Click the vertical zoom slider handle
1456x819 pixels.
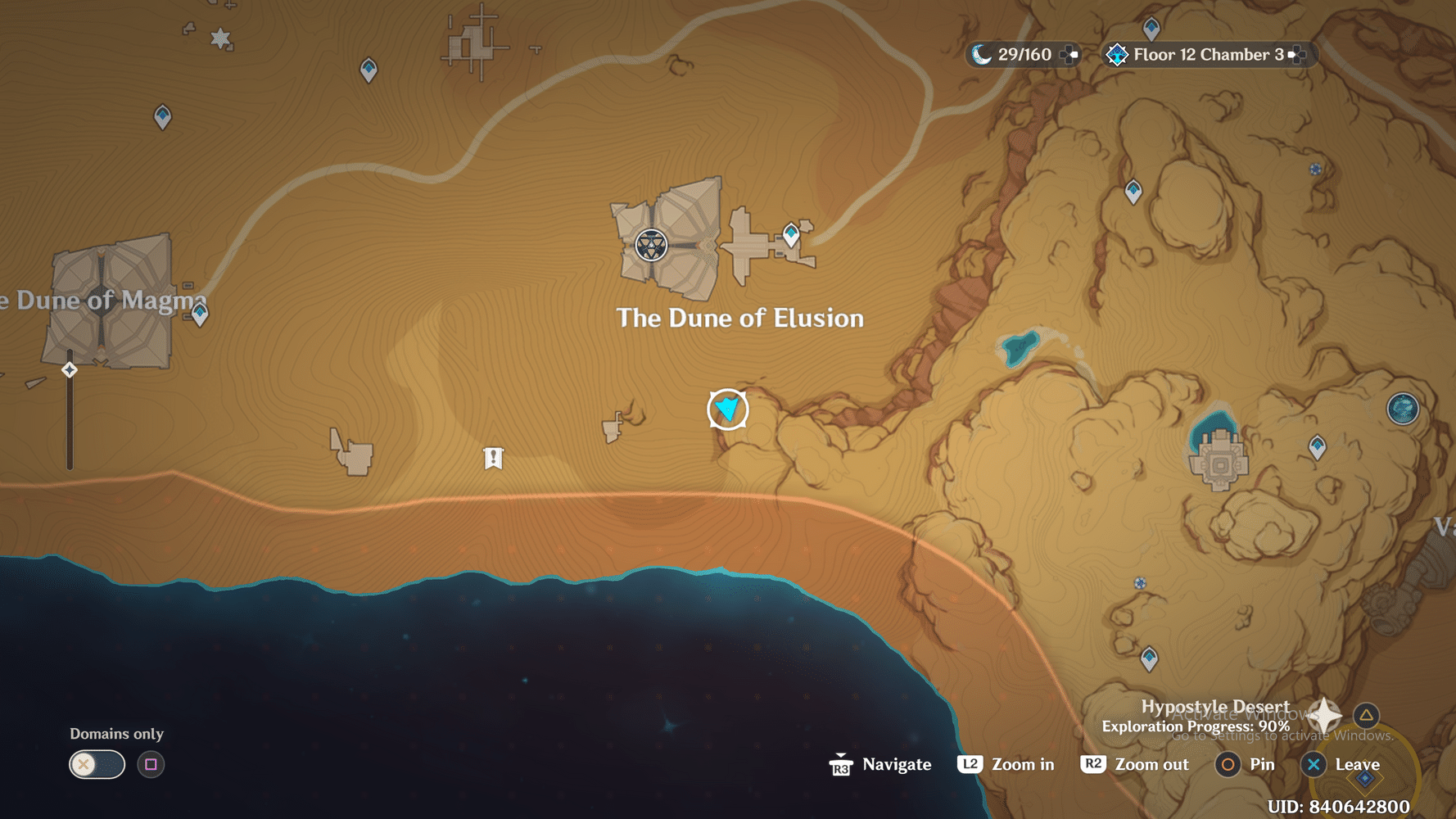pyautogui.click(x=69, y=369)
